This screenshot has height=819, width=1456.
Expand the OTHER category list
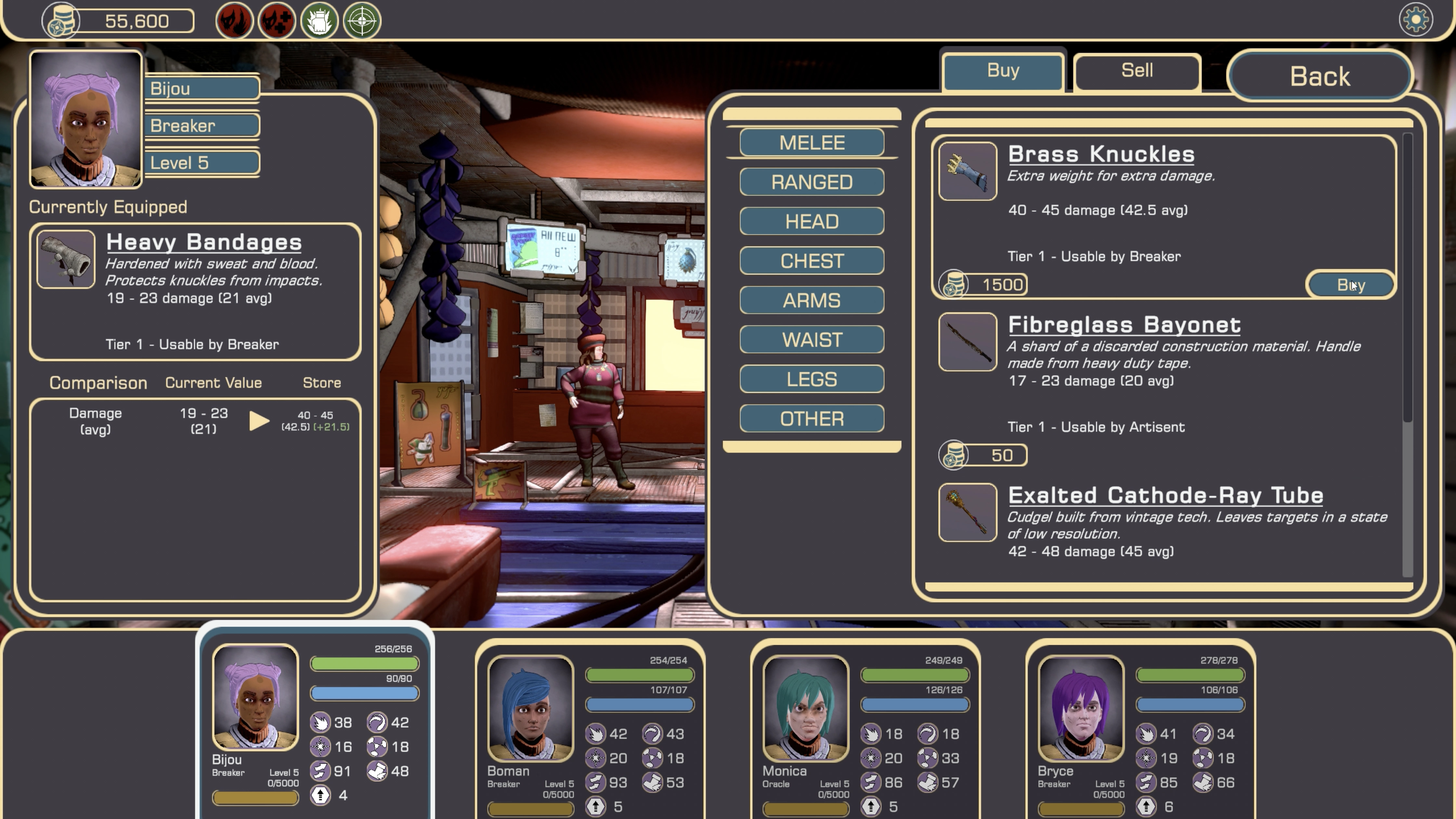point(811,418)
